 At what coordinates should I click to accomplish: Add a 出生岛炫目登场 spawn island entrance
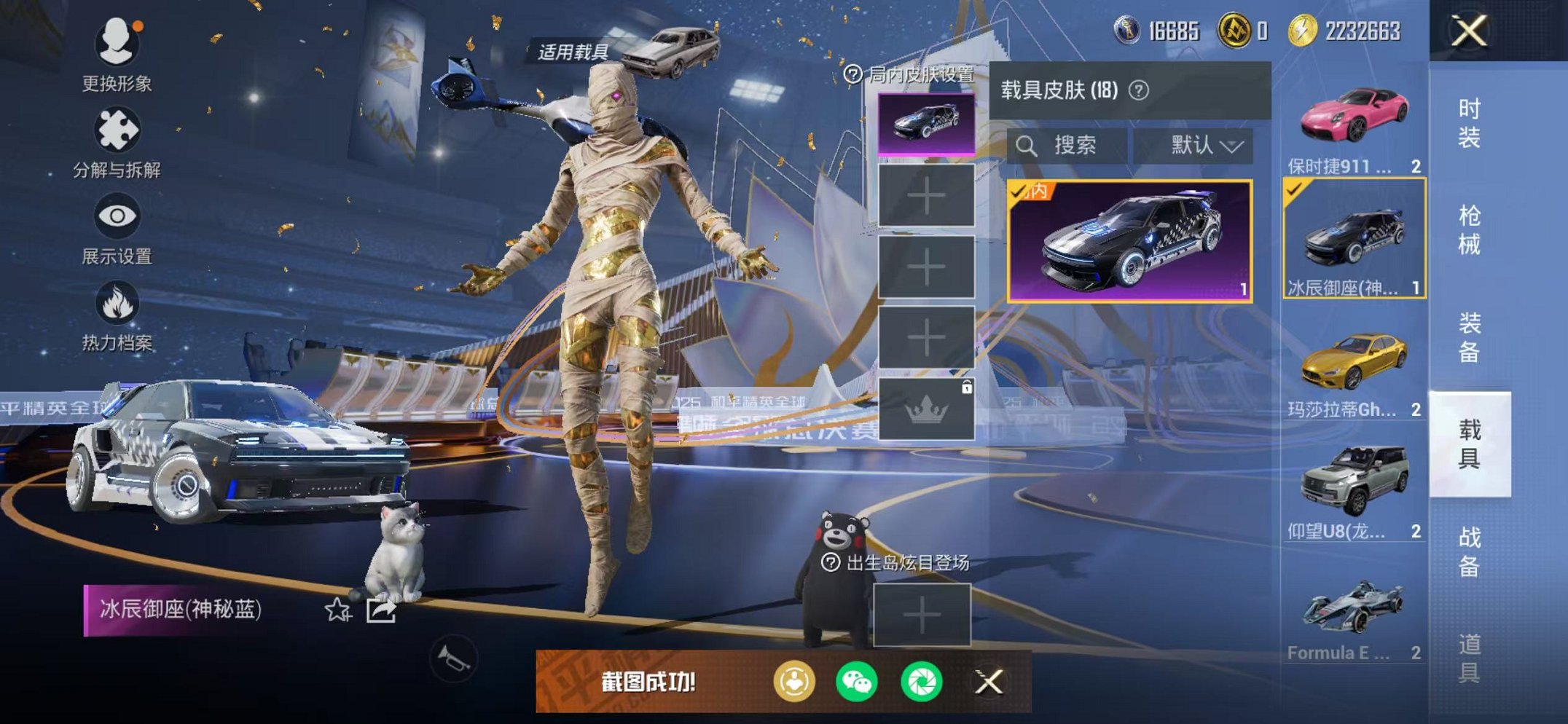coord(922,615)
